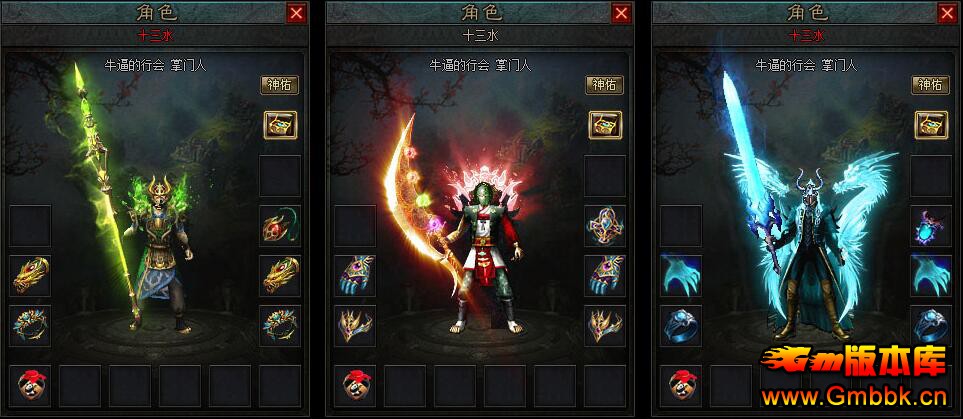963x419 pixels.
Task: Open treasure chest icon in green warrior panel
Action: coord(279,124)
